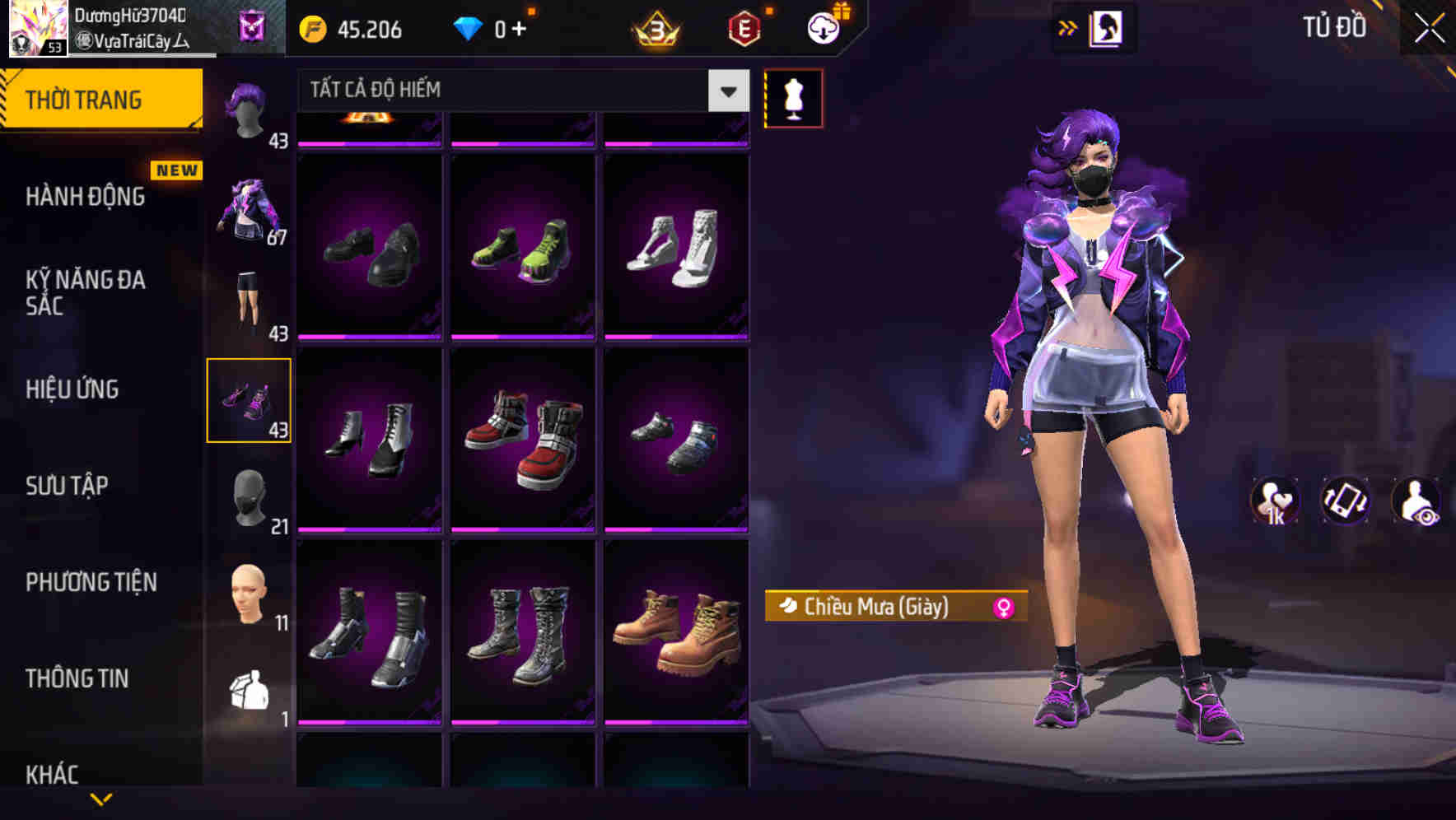Image resolution: width=1456 pixels, height=820 pixels.
Task: Expand the sidebar chevron below KHÁC
Action: [100, 798]
